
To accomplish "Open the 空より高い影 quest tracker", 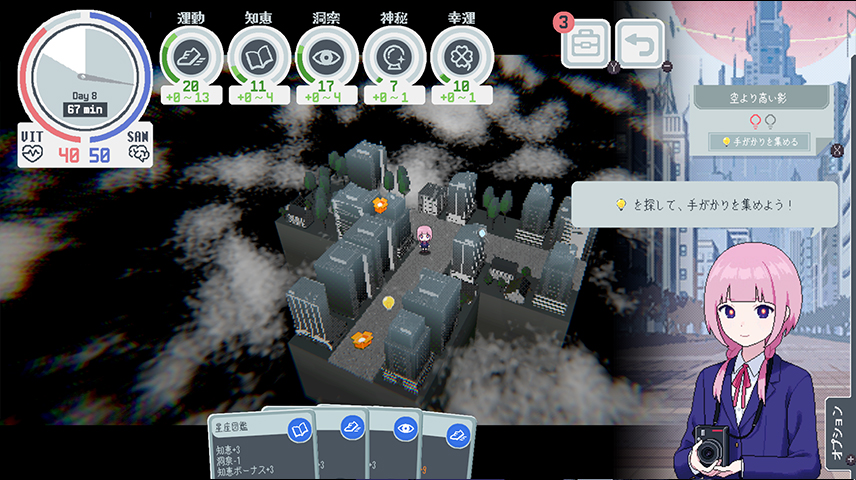I will click(762, 98).
